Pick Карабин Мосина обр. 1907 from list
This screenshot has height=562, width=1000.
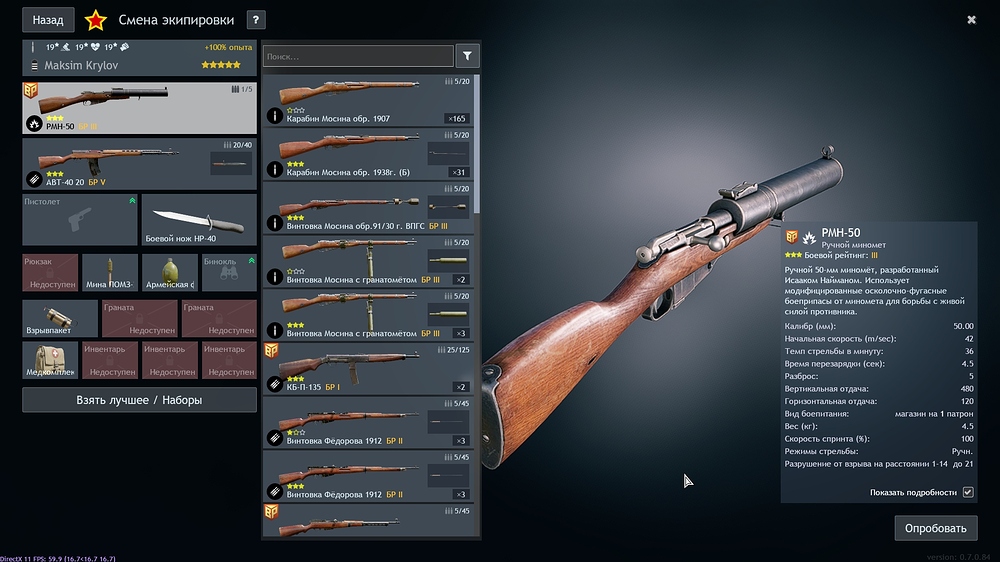tap(368, 101)
